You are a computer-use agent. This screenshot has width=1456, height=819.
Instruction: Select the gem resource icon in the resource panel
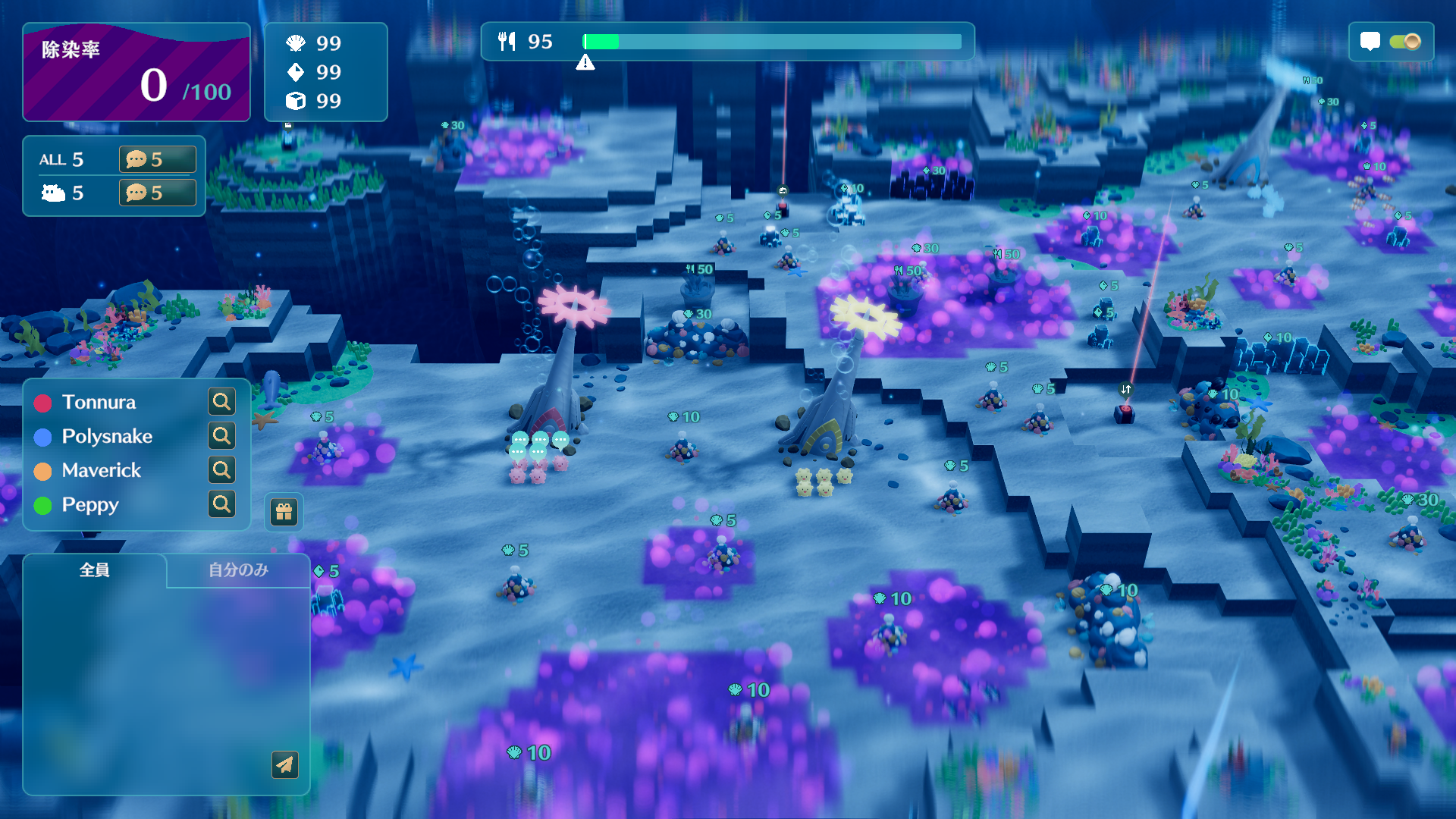coord(297,72)
